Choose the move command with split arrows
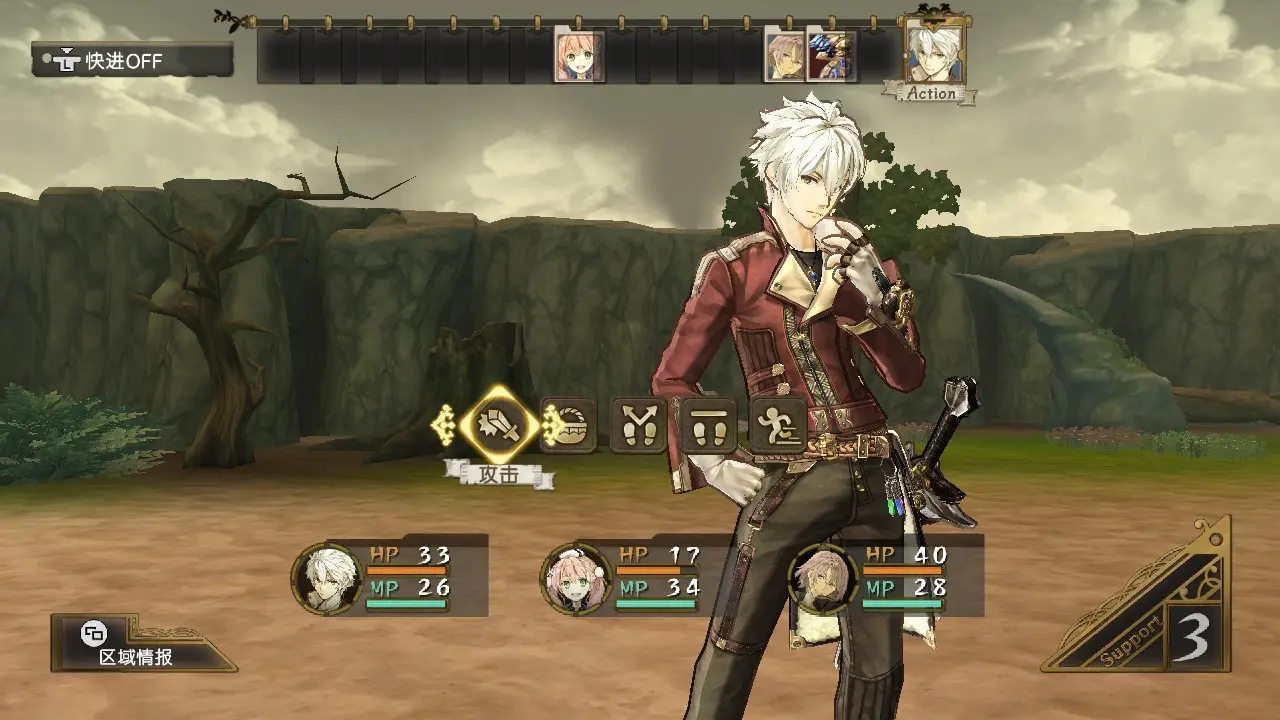The width and height of the screenshot is (1280, 720). [639, 427]
